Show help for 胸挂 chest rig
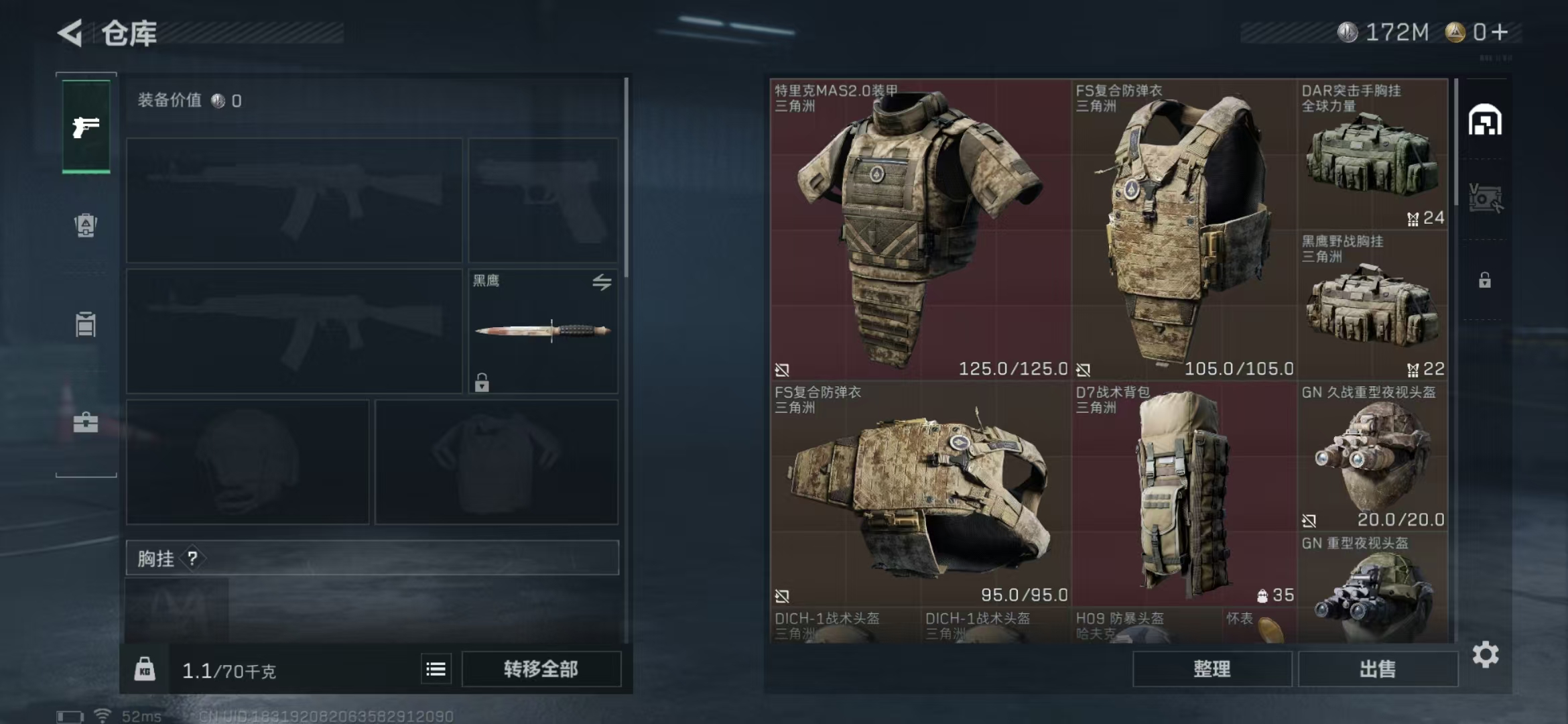1568x724 pixels. pos(193,558)
